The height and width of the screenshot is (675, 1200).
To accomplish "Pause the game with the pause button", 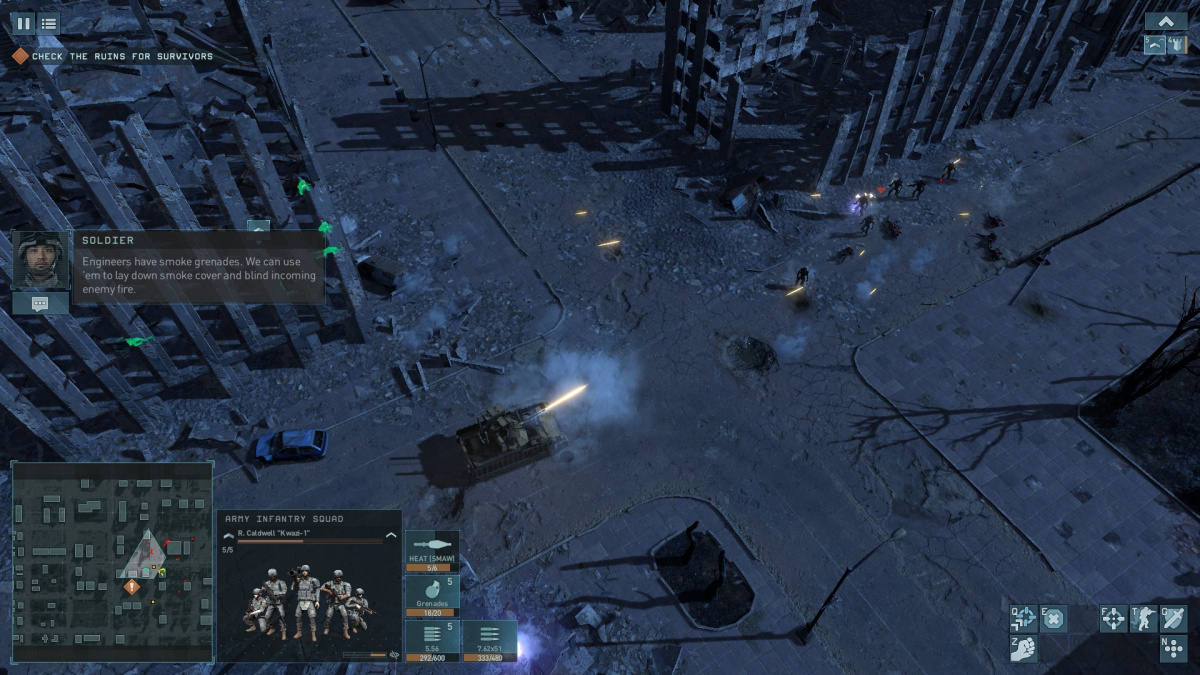I will (x=23, y=23).
